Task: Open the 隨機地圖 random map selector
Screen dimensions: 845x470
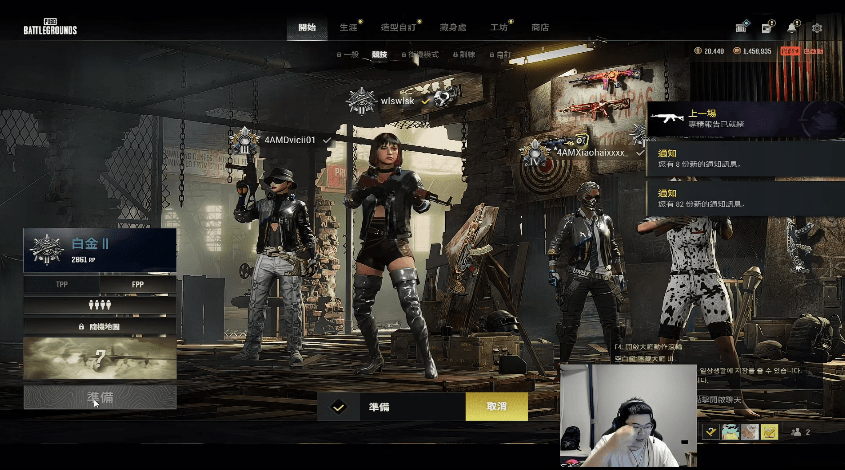Action: pyautogui.click(x=100, y=326)
